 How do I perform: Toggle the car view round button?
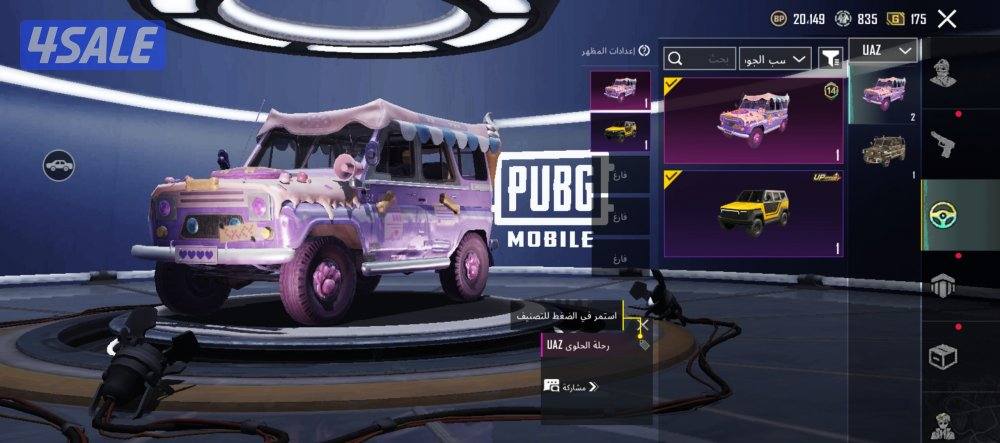(x=59, y=165)
